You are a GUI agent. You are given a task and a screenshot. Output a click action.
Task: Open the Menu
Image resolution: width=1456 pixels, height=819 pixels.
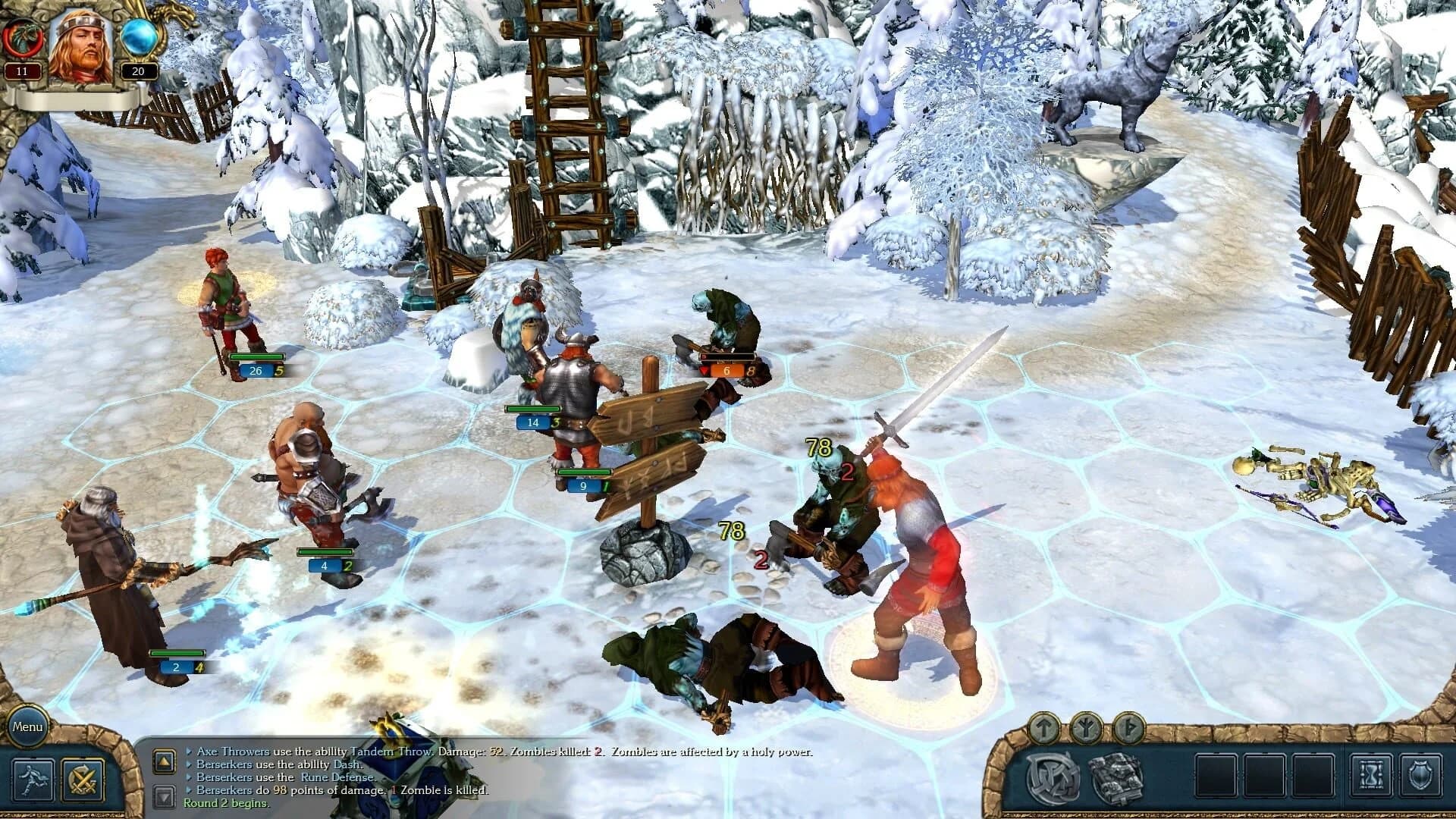coord(29,726)
